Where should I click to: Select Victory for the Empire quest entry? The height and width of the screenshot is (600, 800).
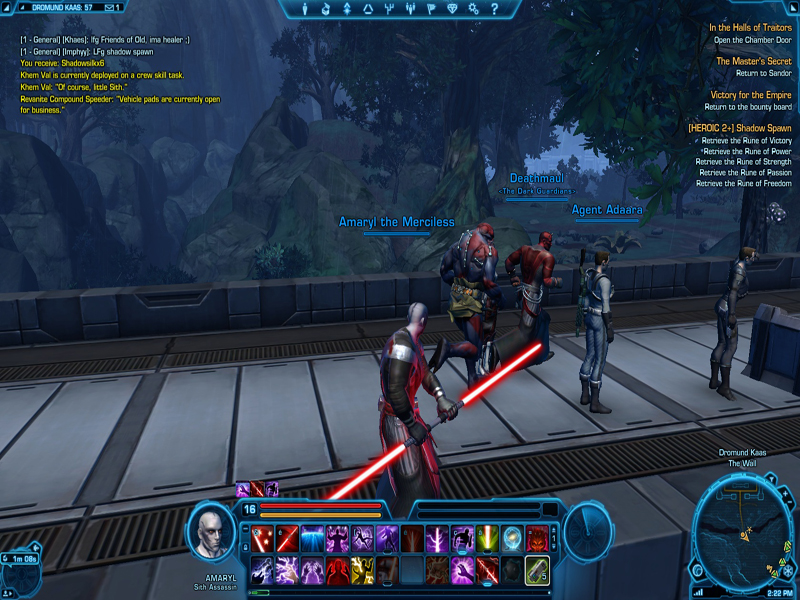pos(751,95)
